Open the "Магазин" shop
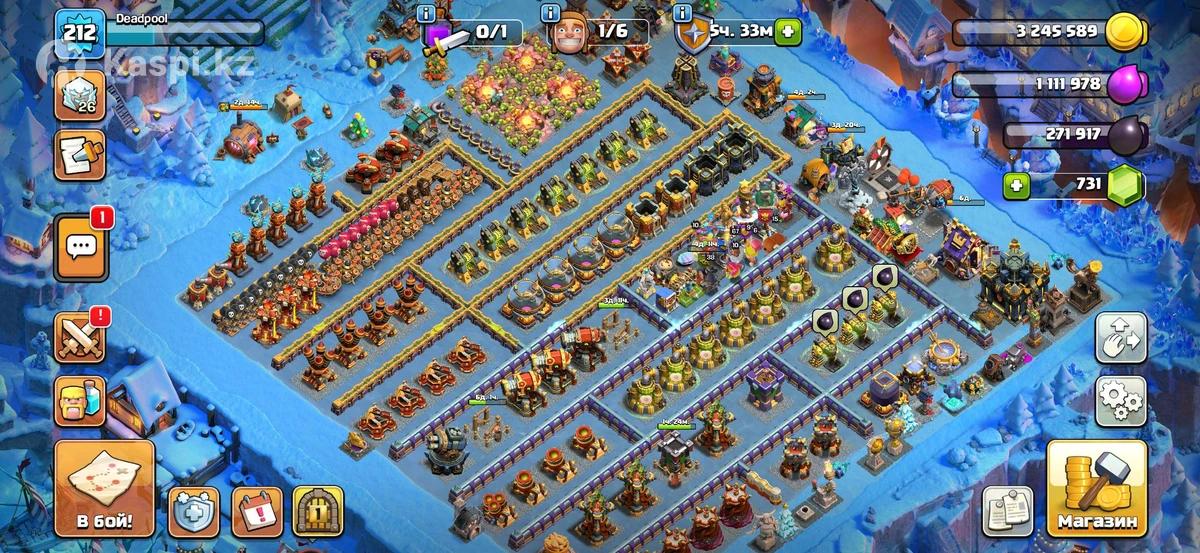Screen dimensions: 1200x553 pyautogui.click(x=1097, y=490)
